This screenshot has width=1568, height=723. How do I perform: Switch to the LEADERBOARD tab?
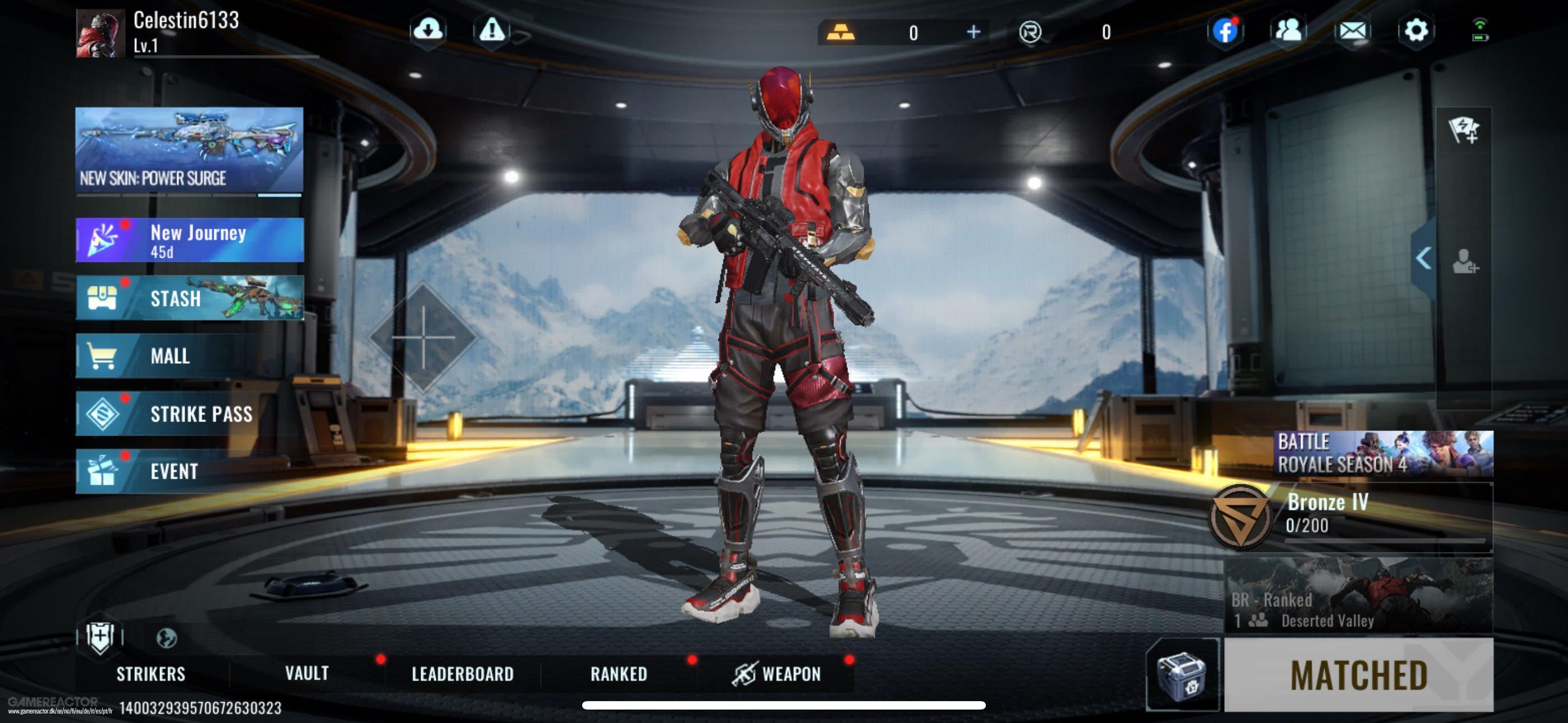point(463,674)
